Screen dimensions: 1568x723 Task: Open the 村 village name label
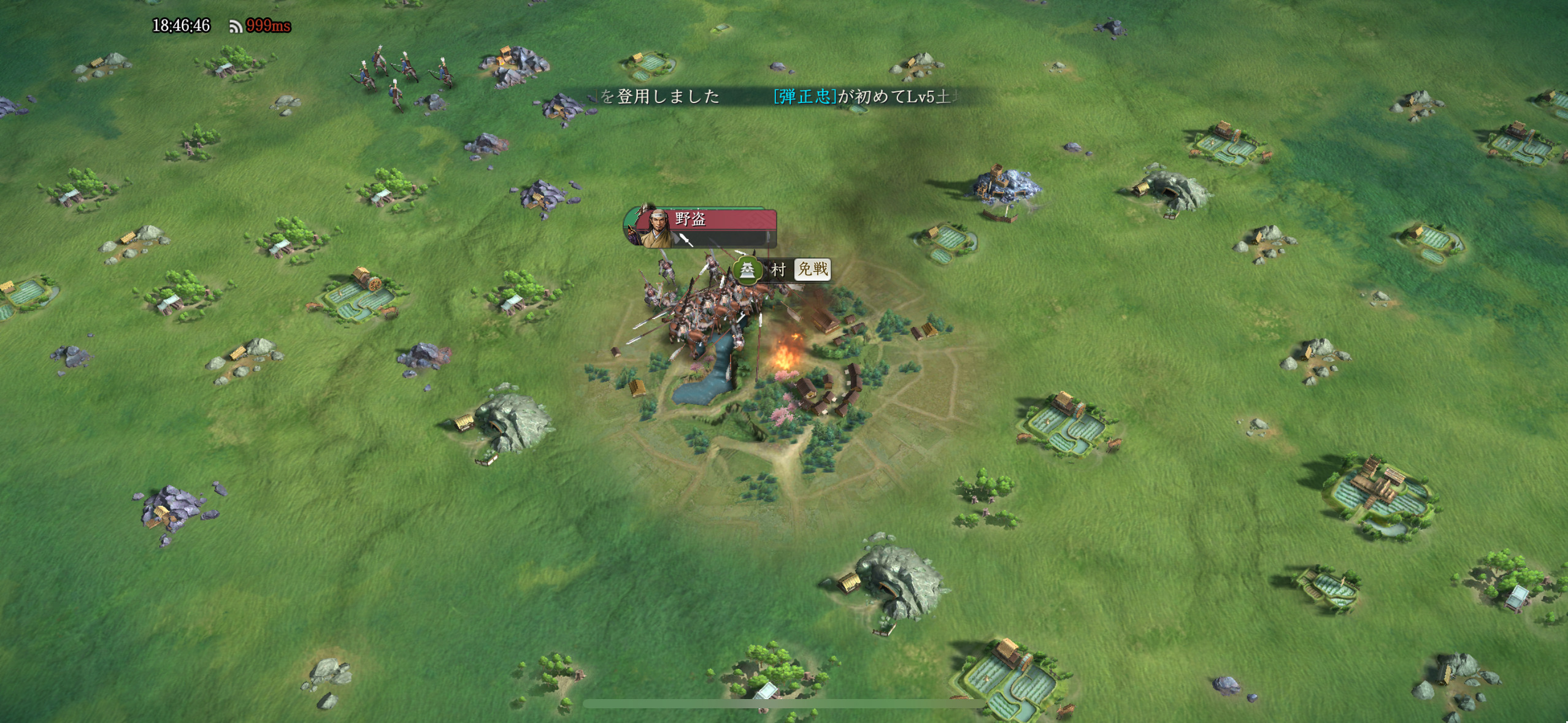coord(777,270)
